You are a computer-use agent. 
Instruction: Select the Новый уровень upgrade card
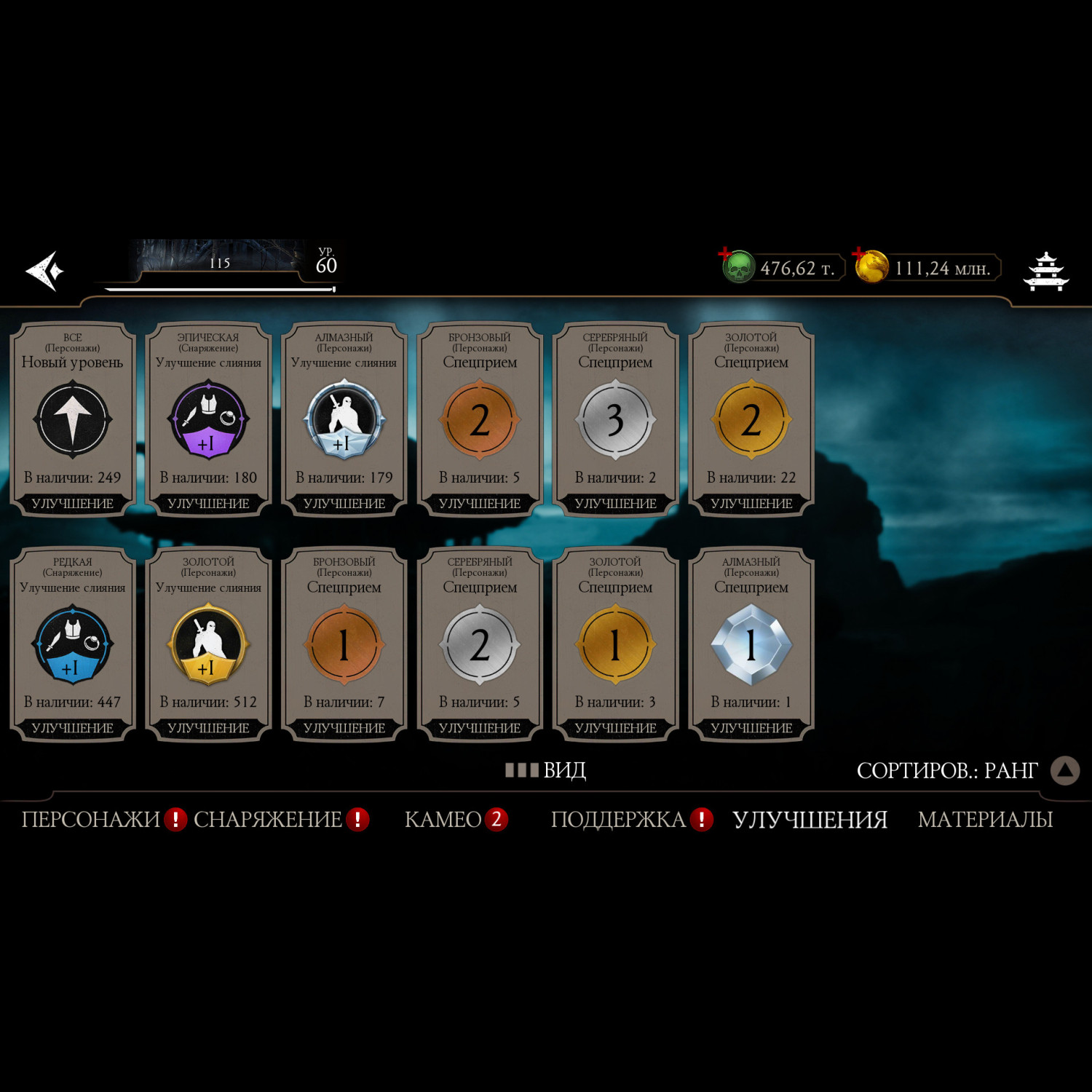point(72,419)
